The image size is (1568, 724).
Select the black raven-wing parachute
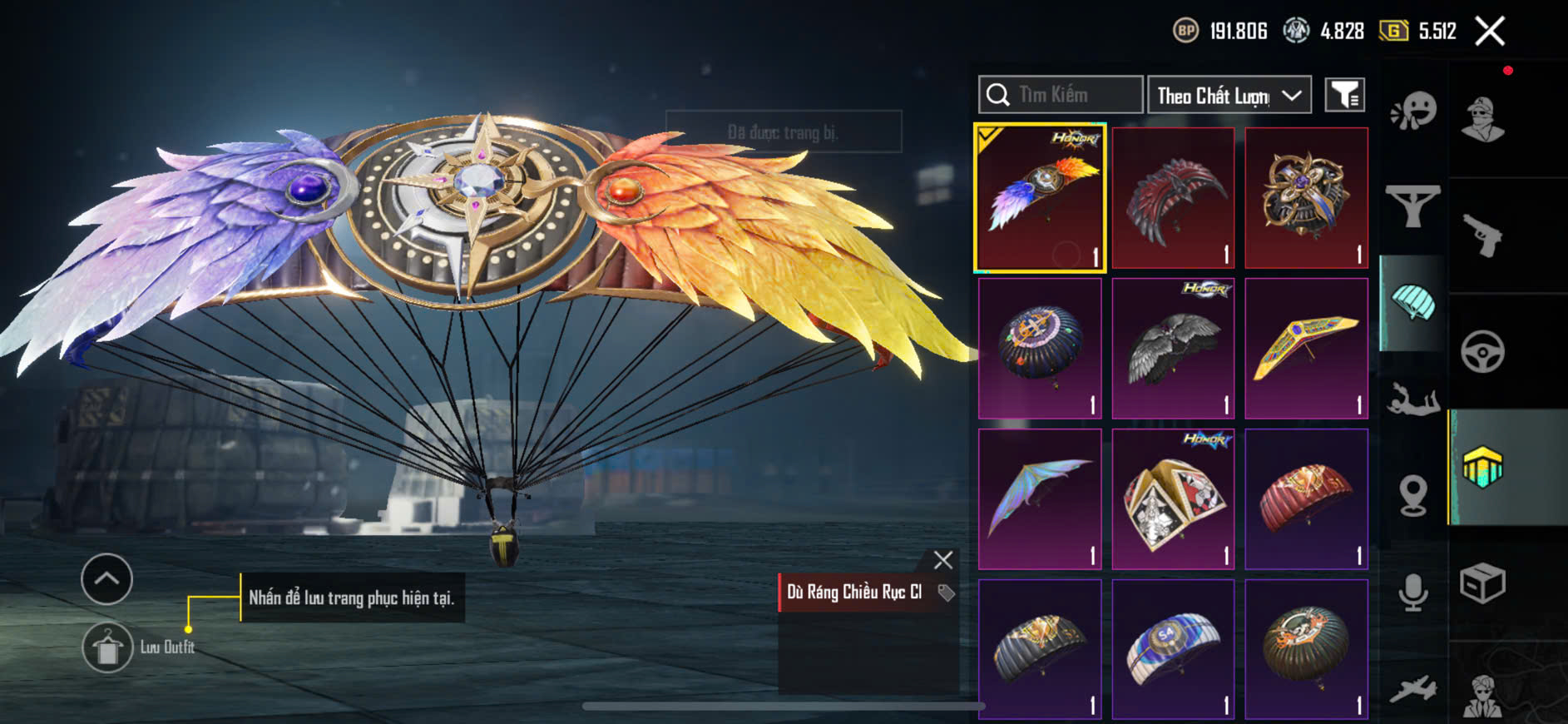pyautogui.click(x=1173, y=349)
